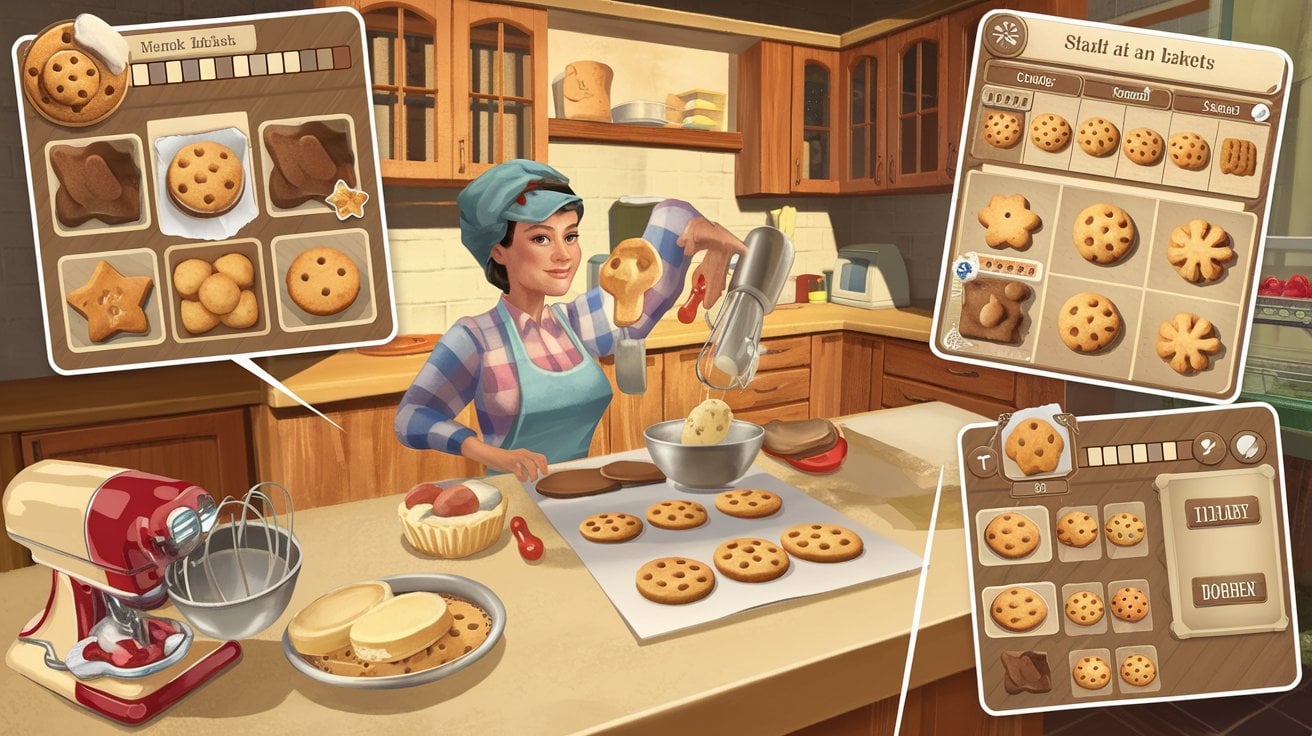The width and height of the screenshot is (1312, 736).
Task: Click the round T button
Action: point(984,462)
